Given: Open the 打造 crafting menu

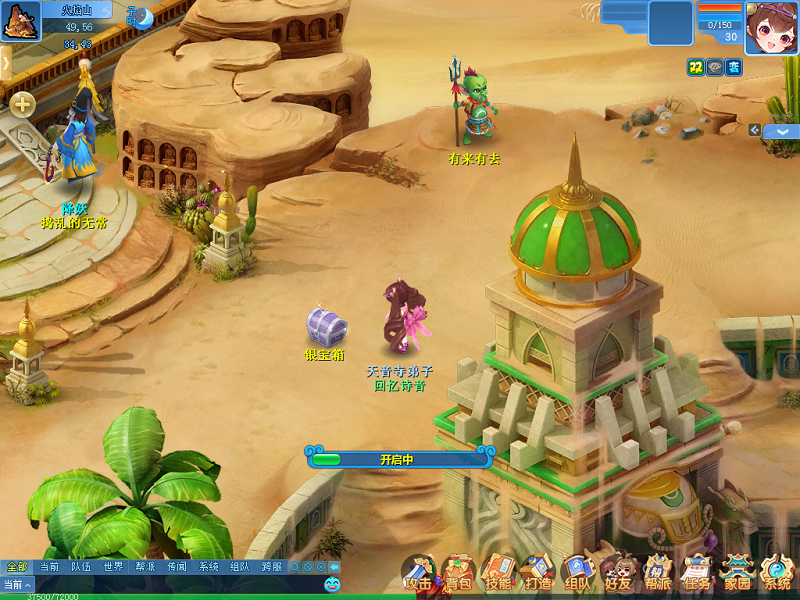Looking at the screenshot, I should tap(538, 574).
